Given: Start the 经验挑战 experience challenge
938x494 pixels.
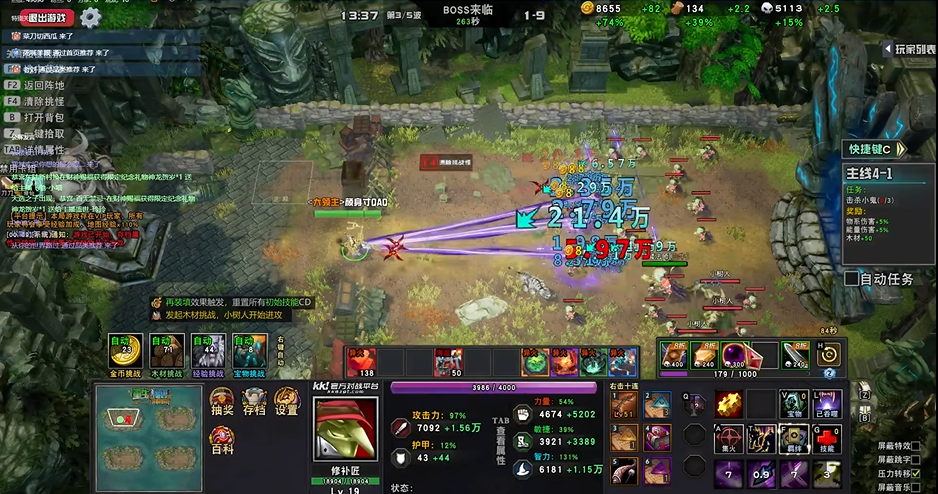Looking at the screenshot, I should coord(207,353).
